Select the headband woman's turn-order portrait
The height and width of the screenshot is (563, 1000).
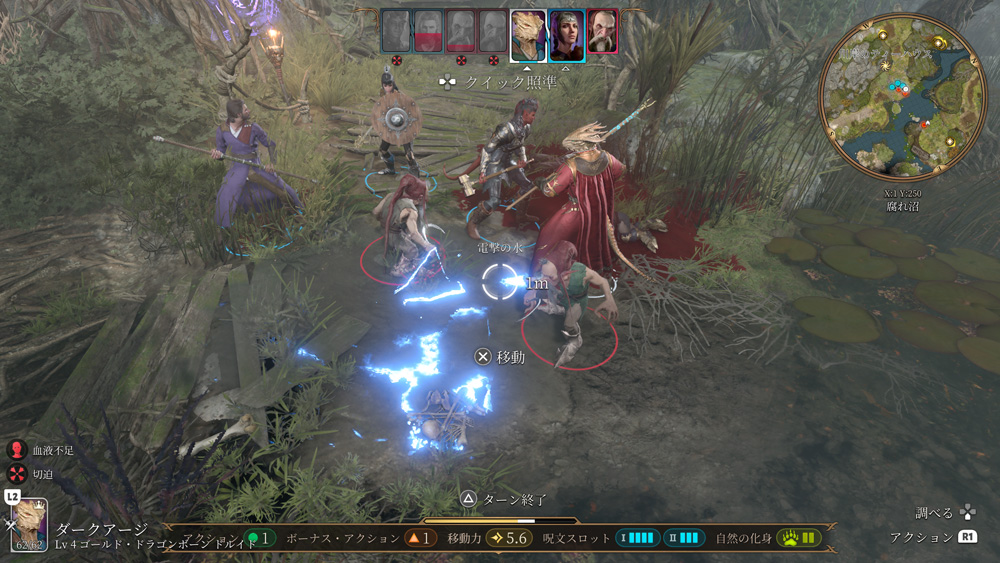point(566,34)
